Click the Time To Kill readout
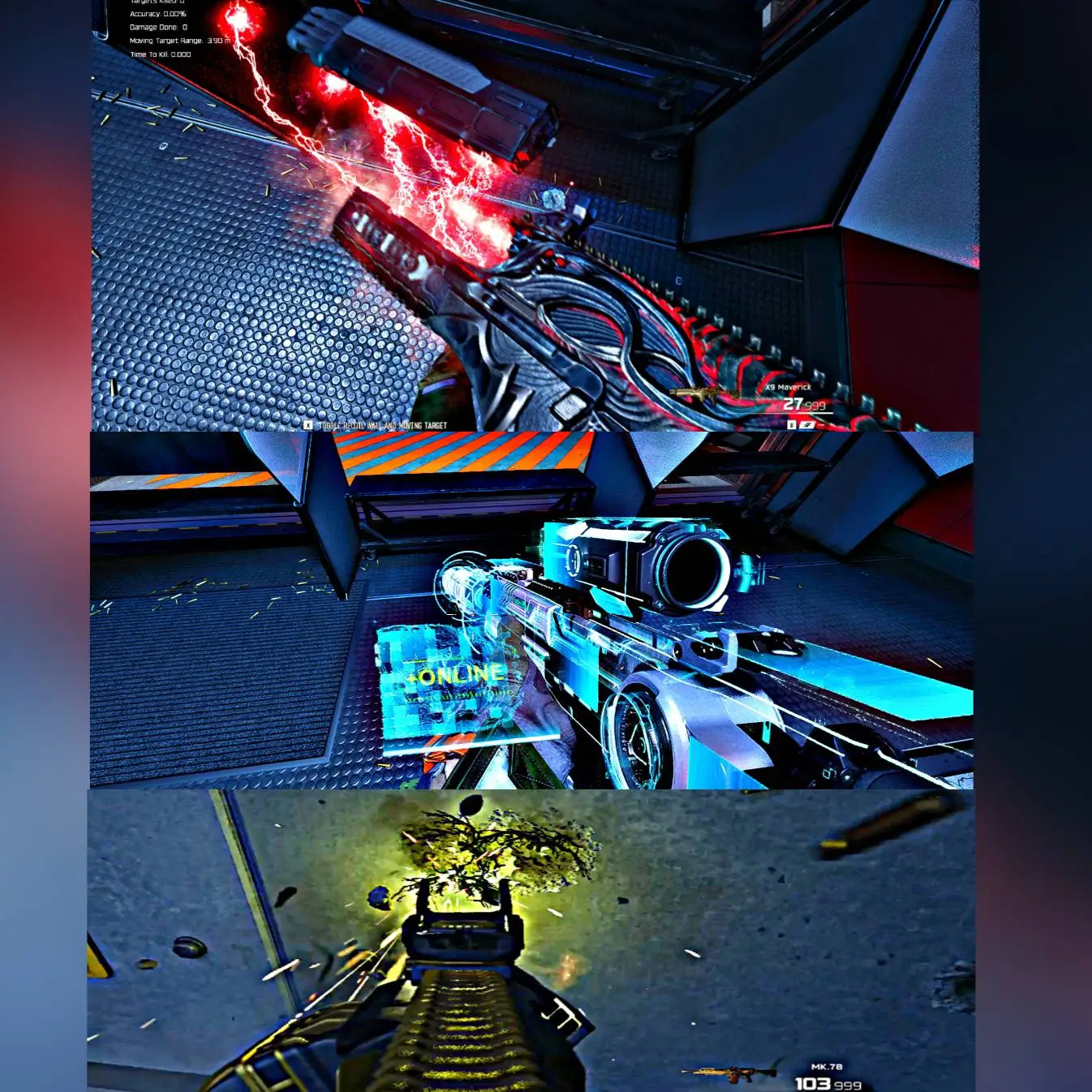 click(x=161, y=54)
